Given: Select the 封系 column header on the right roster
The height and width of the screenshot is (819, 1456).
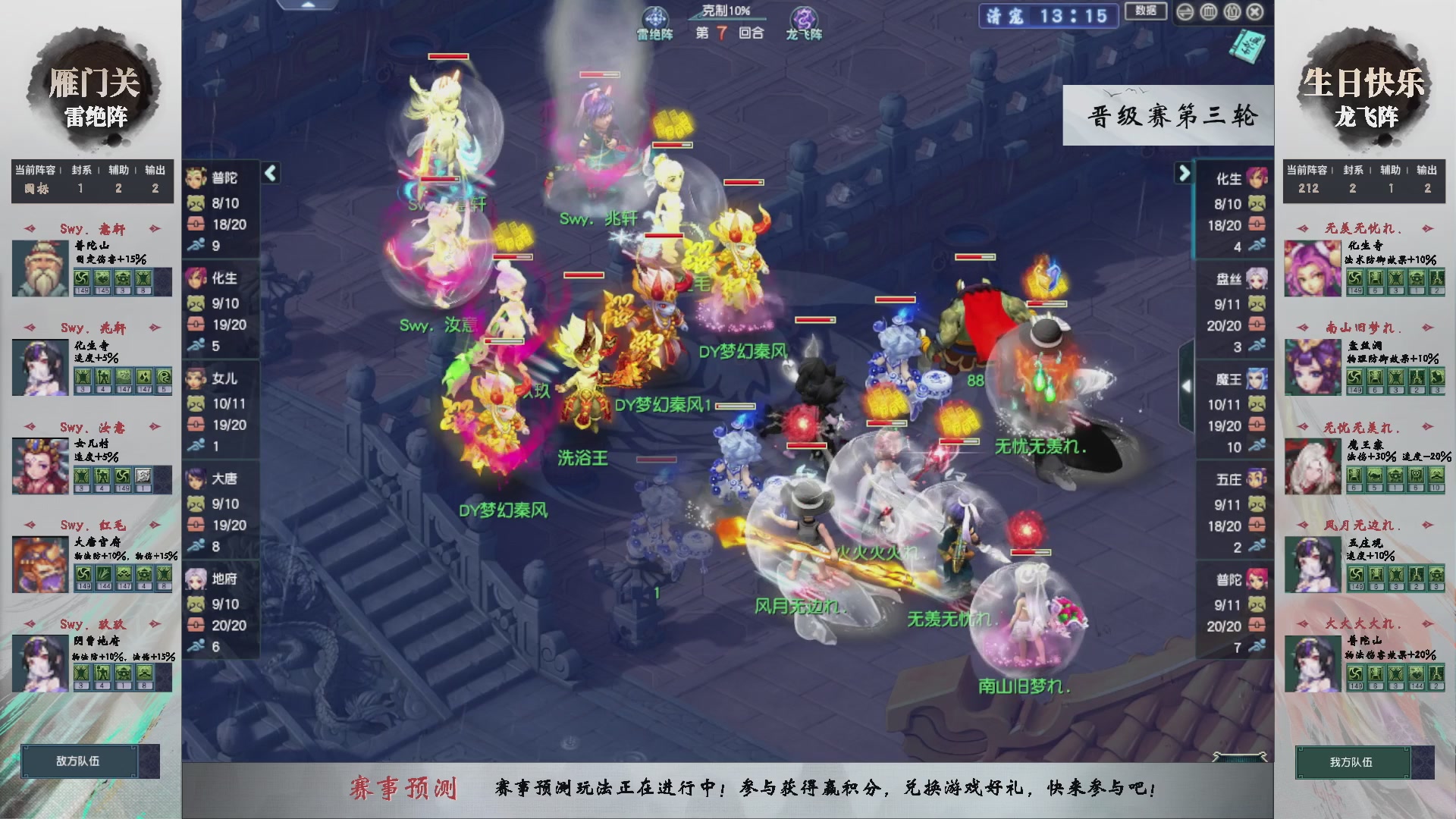Looking at the screenshot, I should (x=1352, y=170).
